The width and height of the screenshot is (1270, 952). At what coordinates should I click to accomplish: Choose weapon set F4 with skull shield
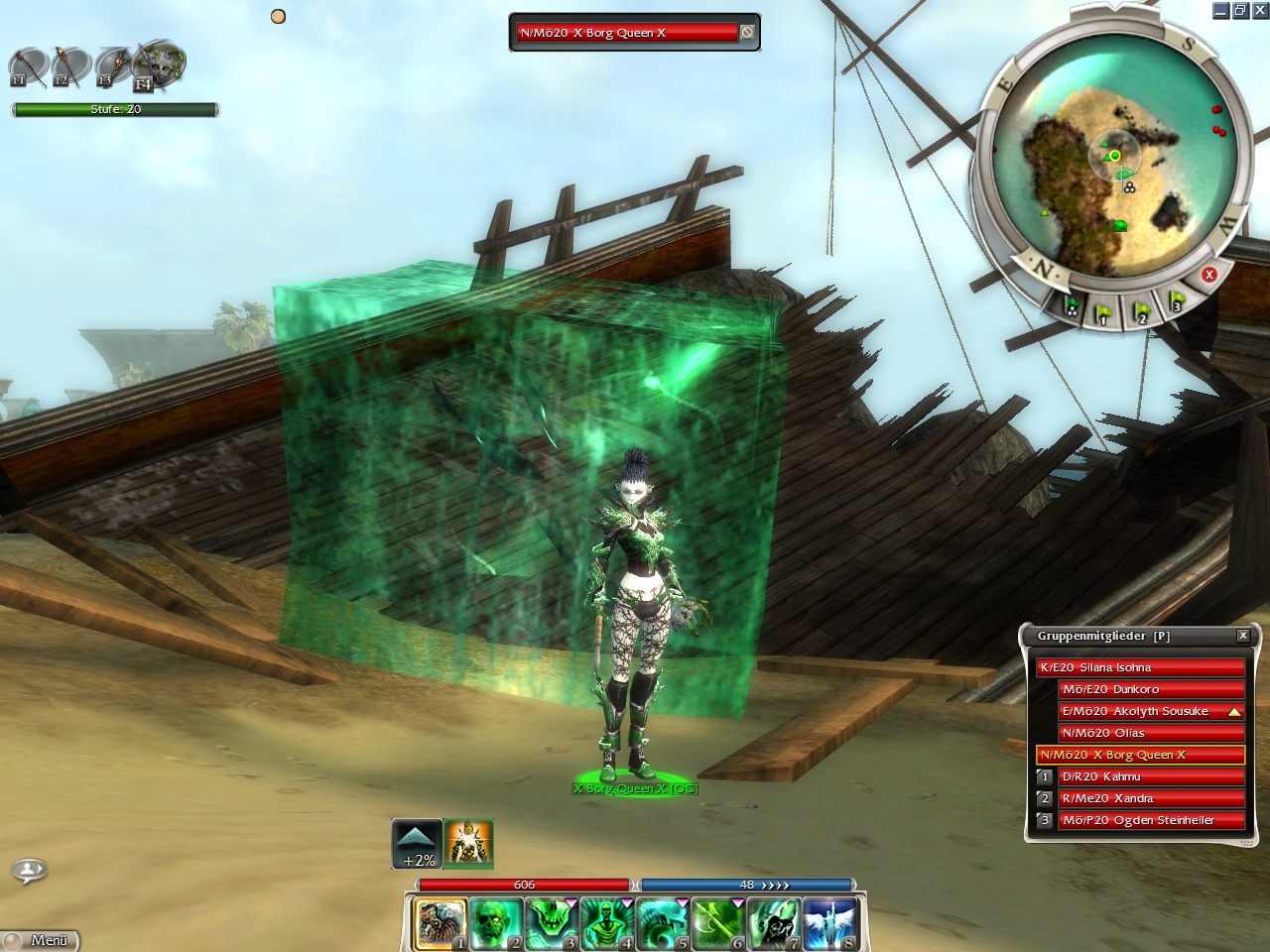point(159,65)
